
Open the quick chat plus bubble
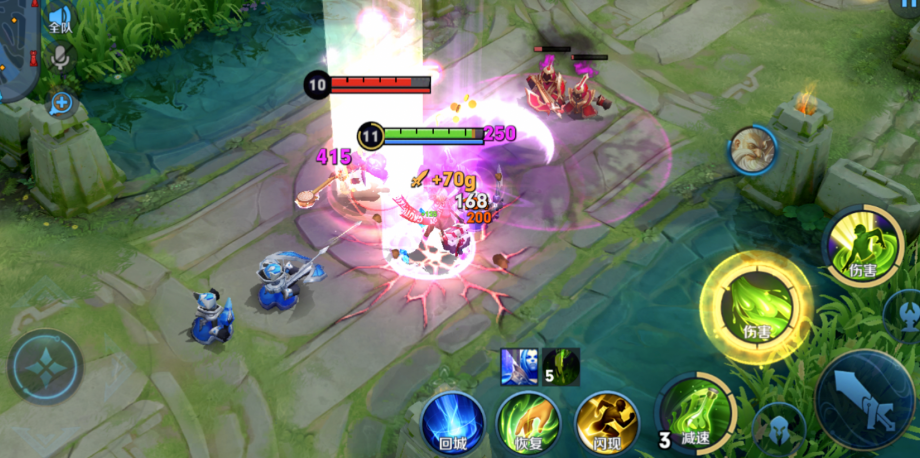[62, 102]
